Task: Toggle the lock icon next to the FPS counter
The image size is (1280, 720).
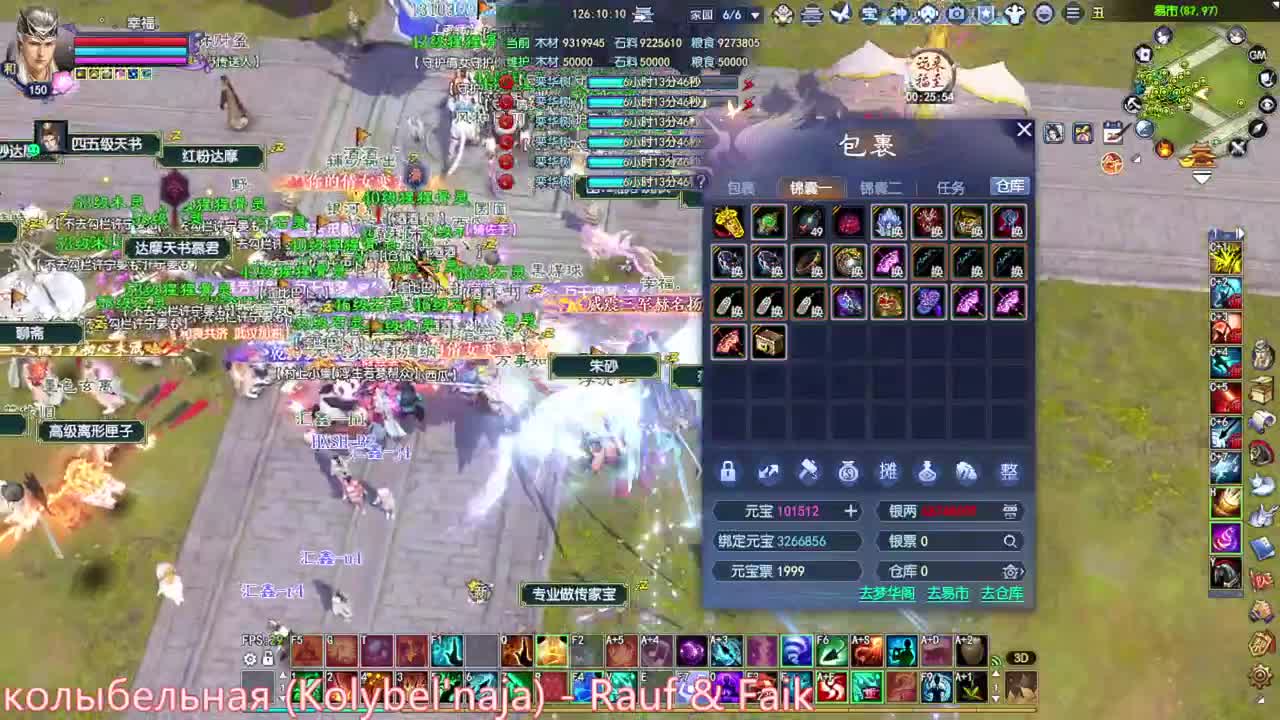Action: (x=266, y=659)
